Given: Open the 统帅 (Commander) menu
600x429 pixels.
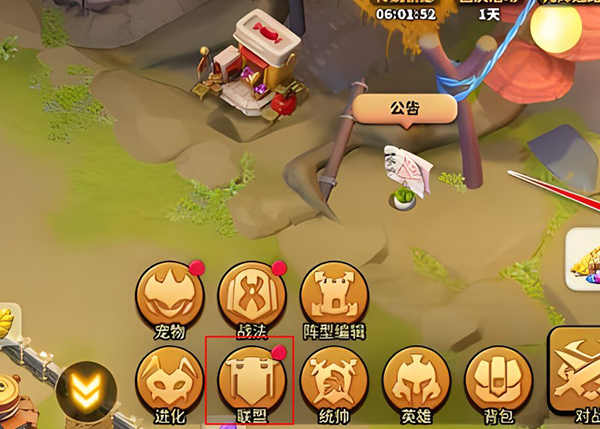Looking at the screenshot, I should click(x=334, y=382).
